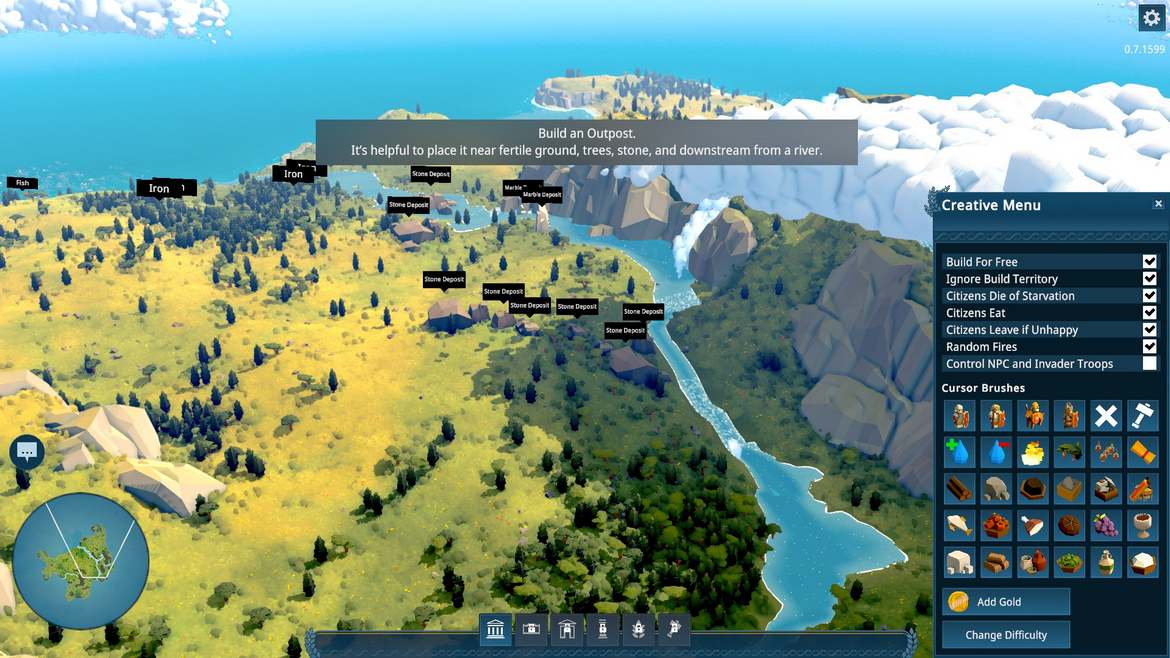Enable Control NPC and Invader Troops
Viewport: 1170px width, 658px height.
pyautogui.click(x=1149, y=364)
